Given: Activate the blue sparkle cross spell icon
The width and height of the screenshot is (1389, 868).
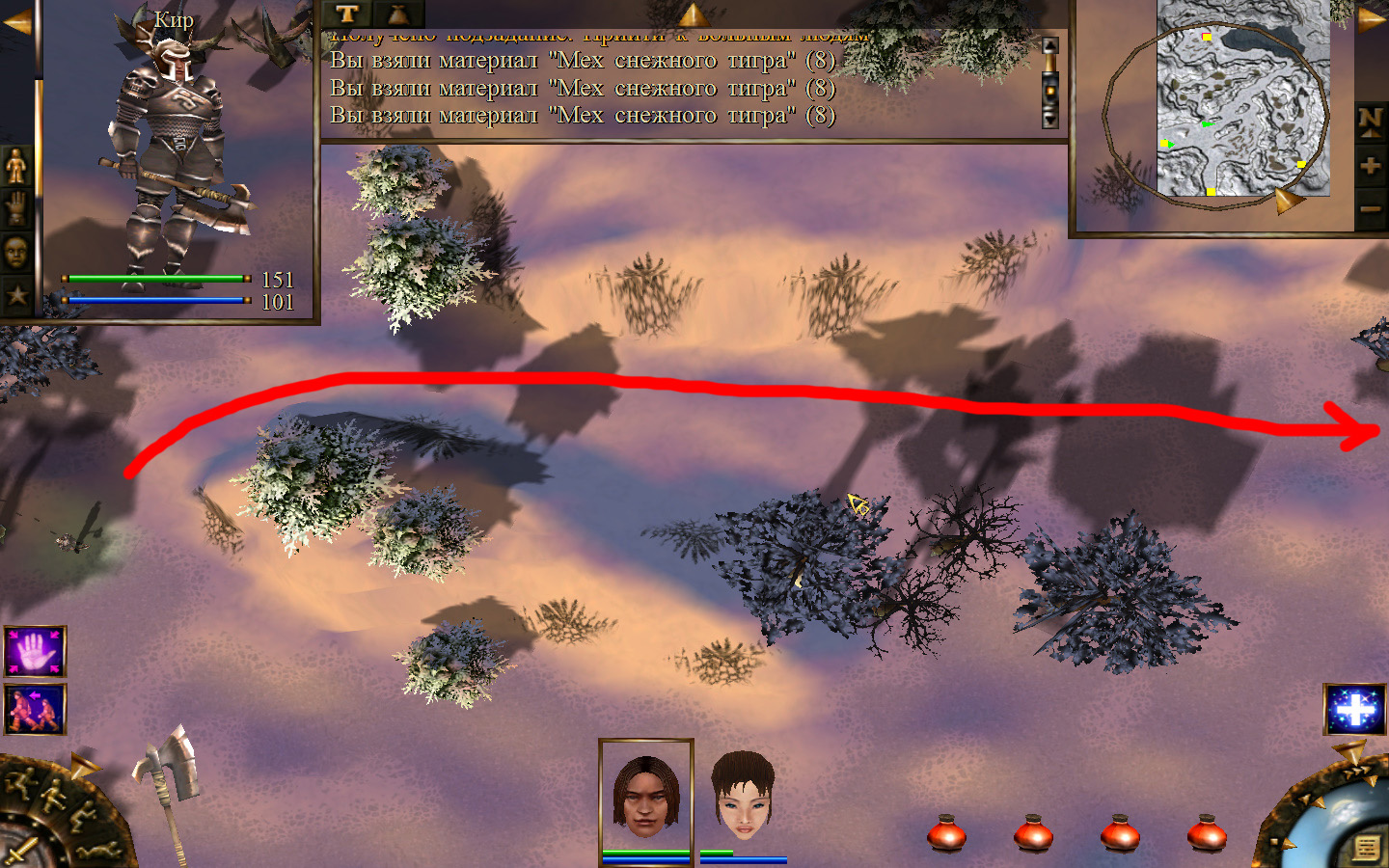Looking at the screenshot, I should (1354, 710).
